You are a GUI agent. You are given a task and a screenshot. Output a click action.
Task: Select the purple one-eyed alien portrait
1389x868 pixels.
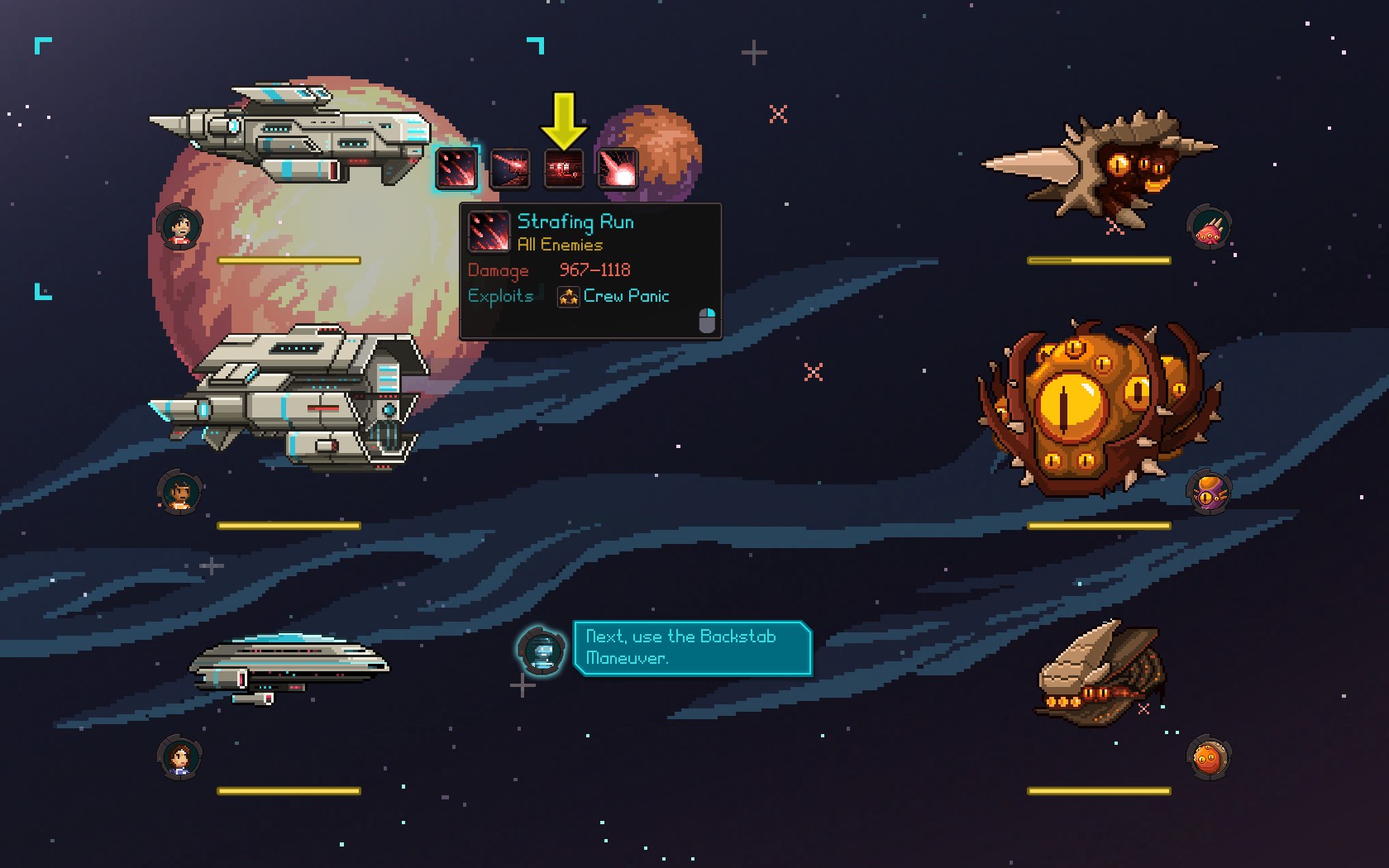[1209, 494]
